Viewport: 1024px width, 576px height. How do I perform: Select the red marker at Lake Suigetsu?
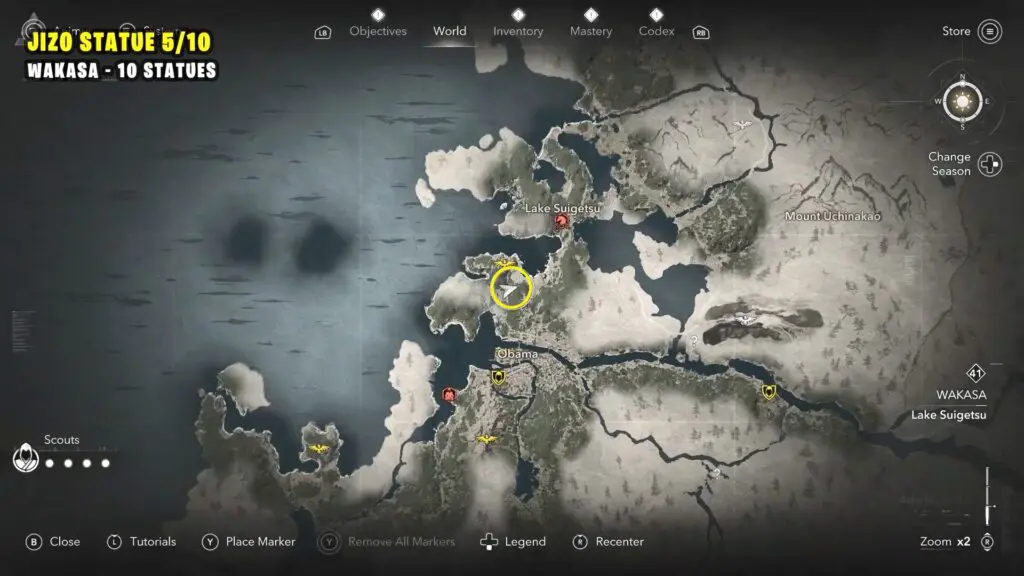(562, 222)
